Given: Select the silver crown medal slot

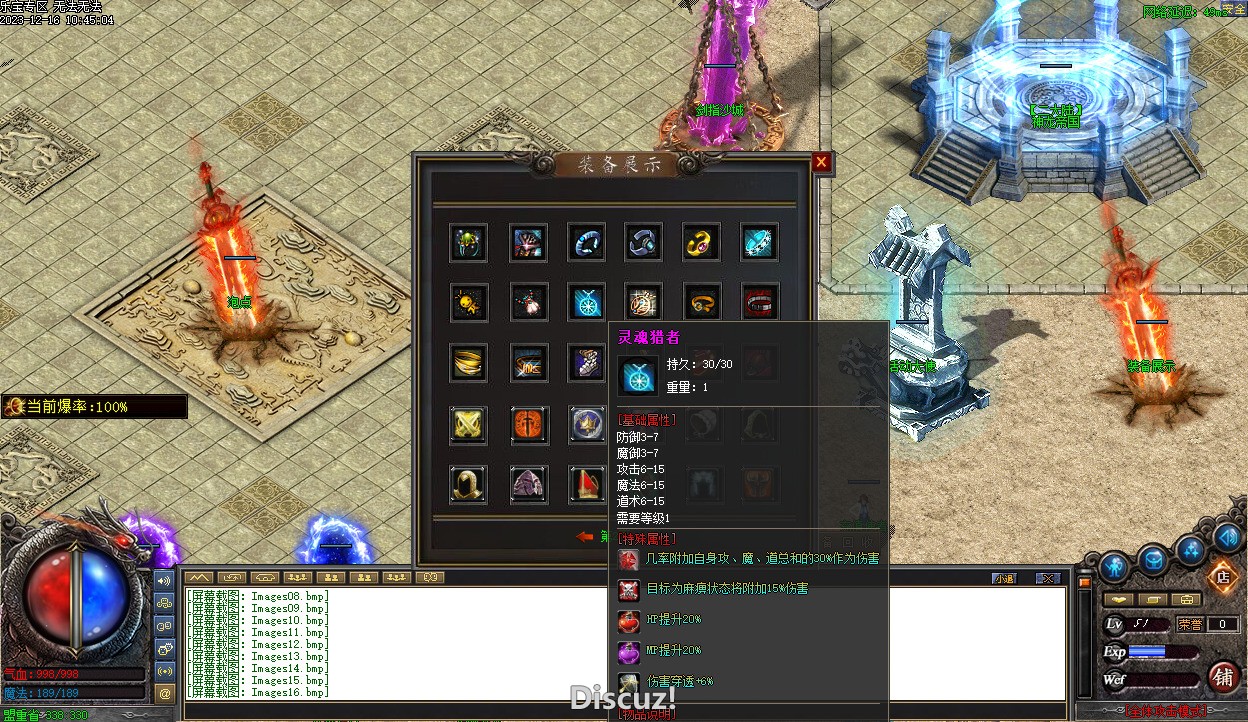Looking at the screenshot, I should [x=586, y=425].
